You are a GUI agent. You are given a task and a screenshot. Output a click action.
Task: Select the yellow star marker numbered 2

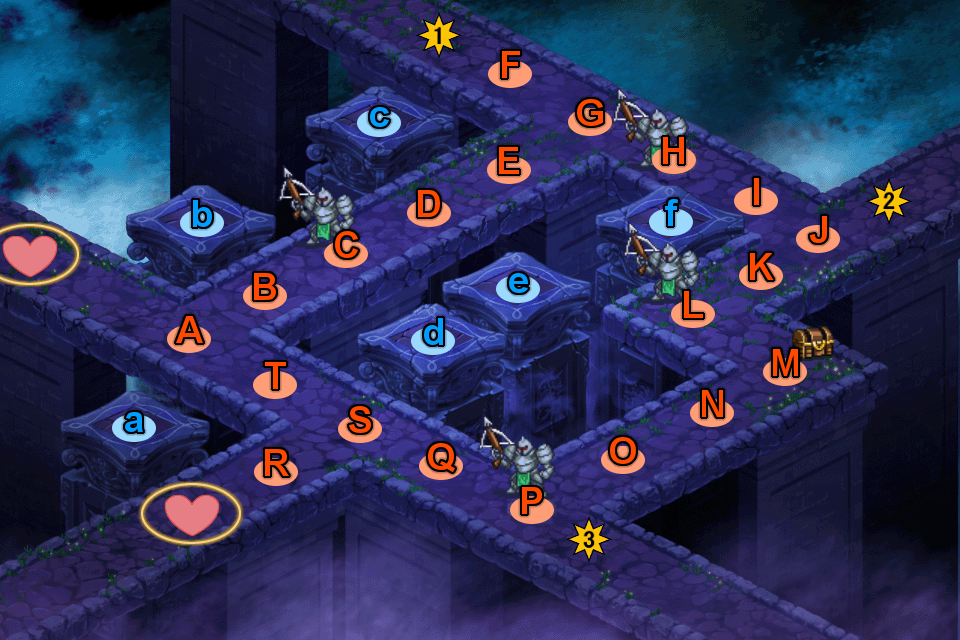[887, 202]
